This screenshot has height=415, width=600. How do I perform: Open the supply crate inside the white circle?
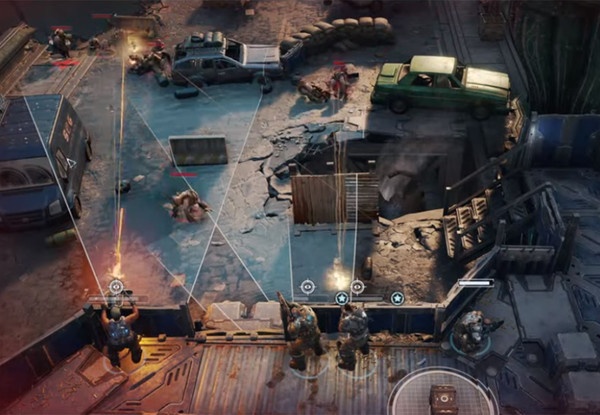pyautogui.click(x=441, y=398)
